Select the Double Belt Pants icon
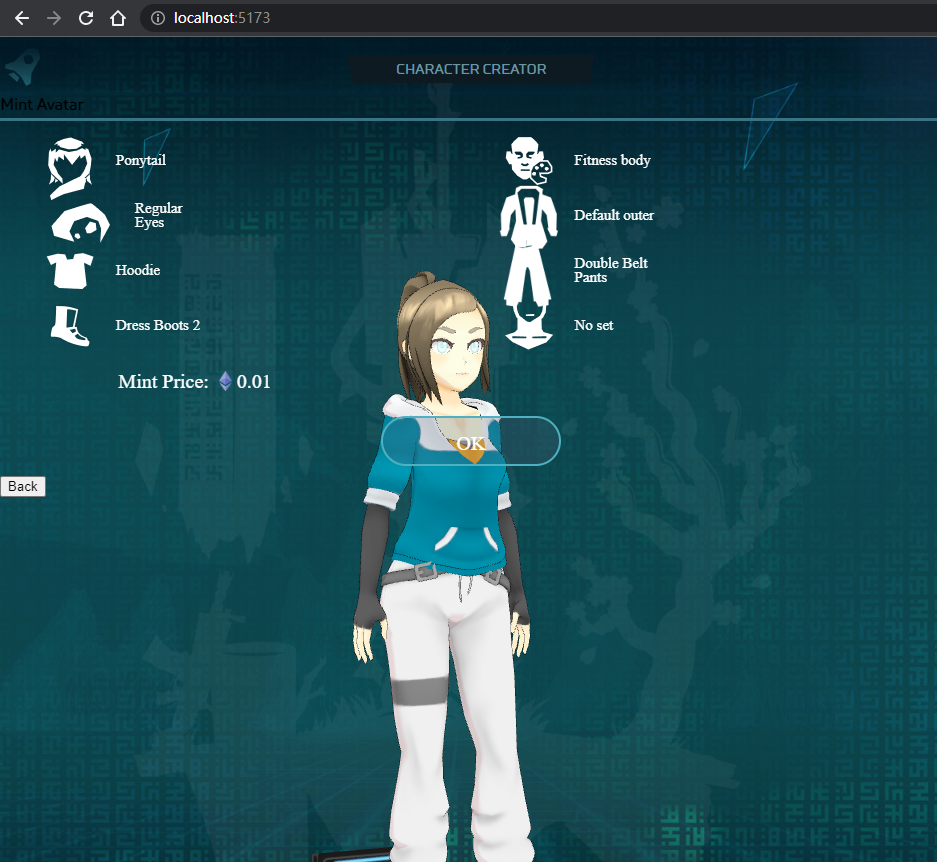This screenshot has height=862, width=937. pyautogui.click(x=529, y=272)
